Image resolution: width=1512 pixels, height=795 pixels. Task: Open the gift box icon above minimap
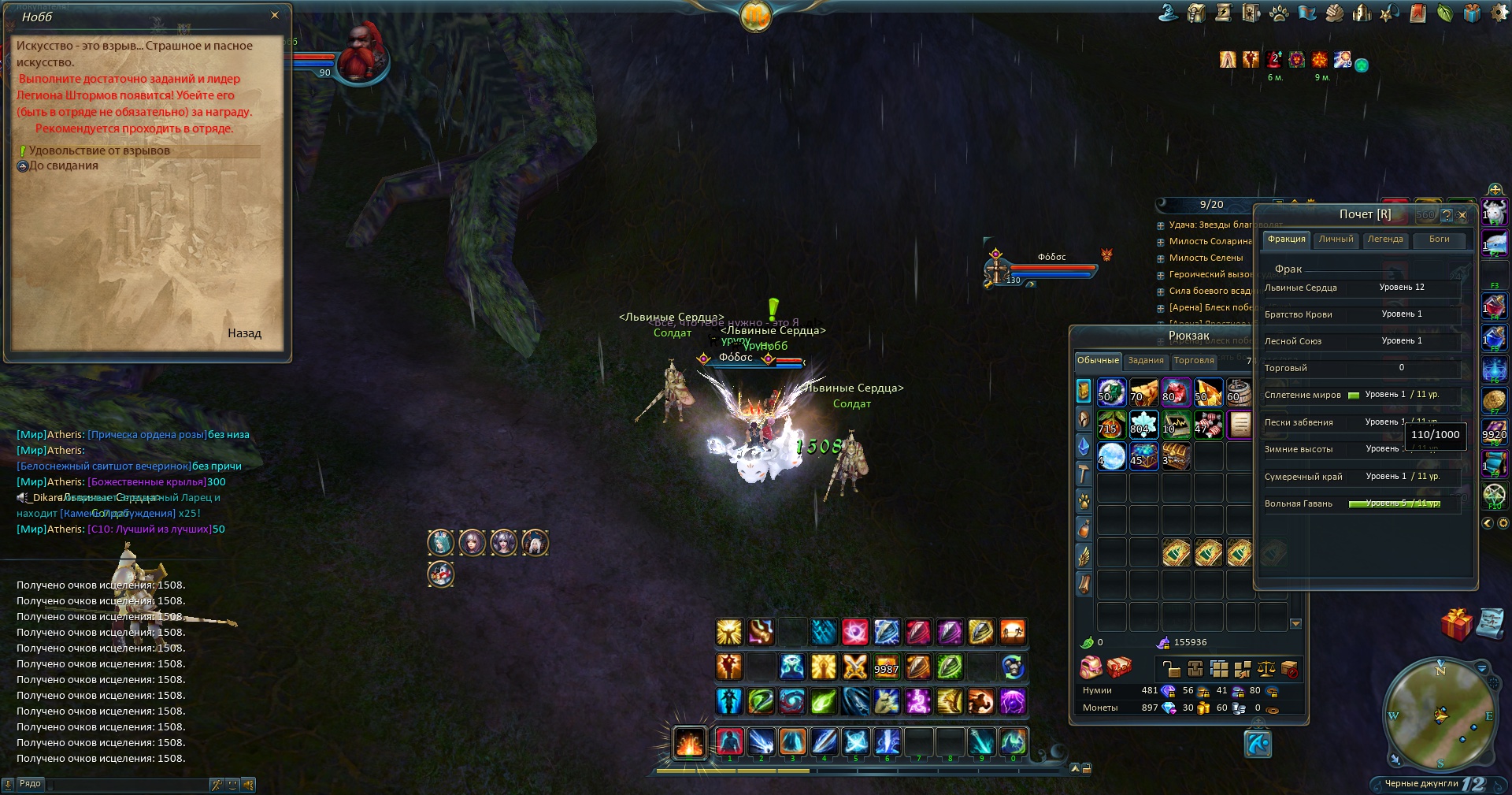(x=1456, y=624)
